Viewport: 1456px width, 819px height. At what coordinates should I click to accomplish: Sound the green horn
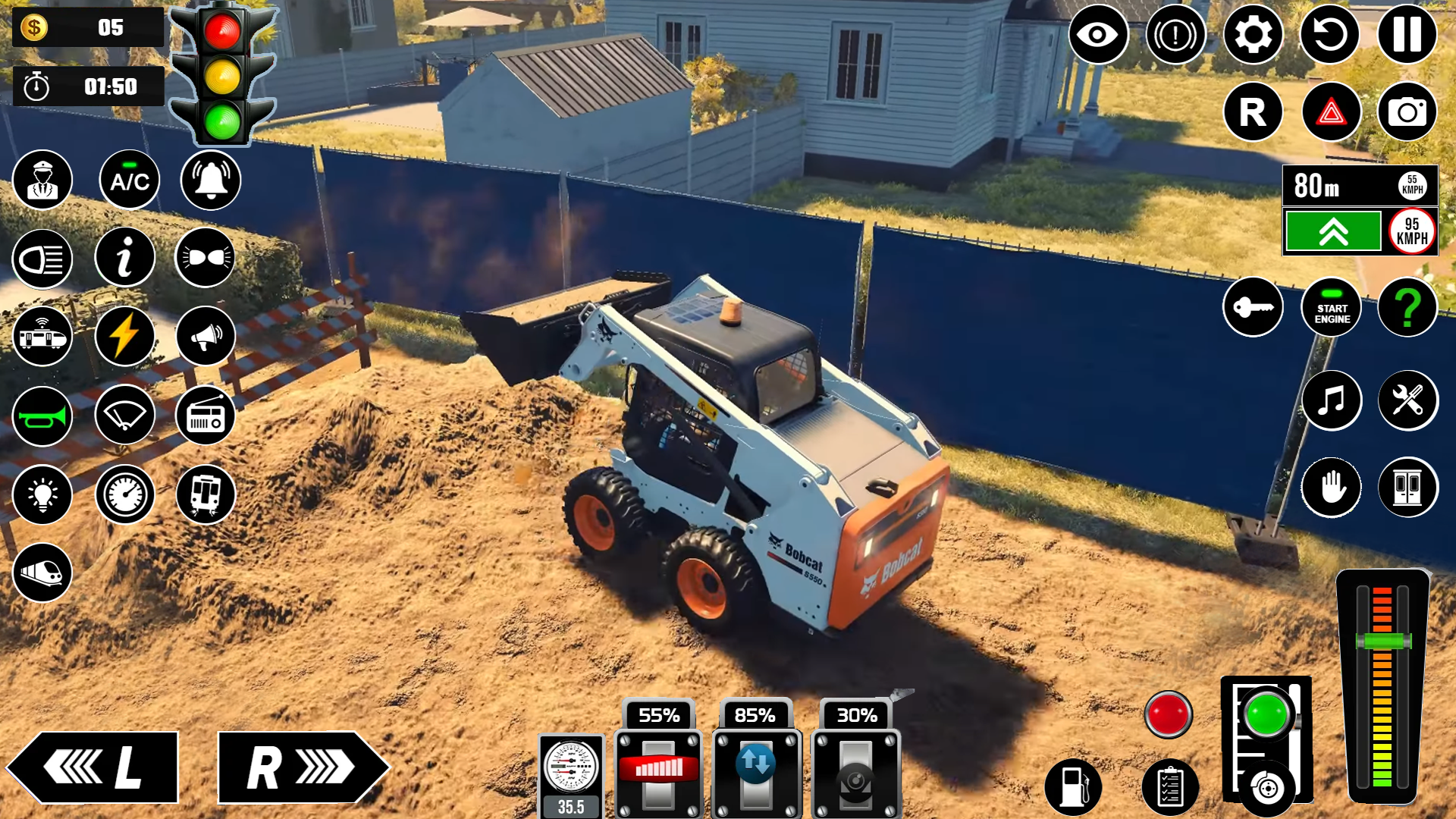(x=43, y=415)
